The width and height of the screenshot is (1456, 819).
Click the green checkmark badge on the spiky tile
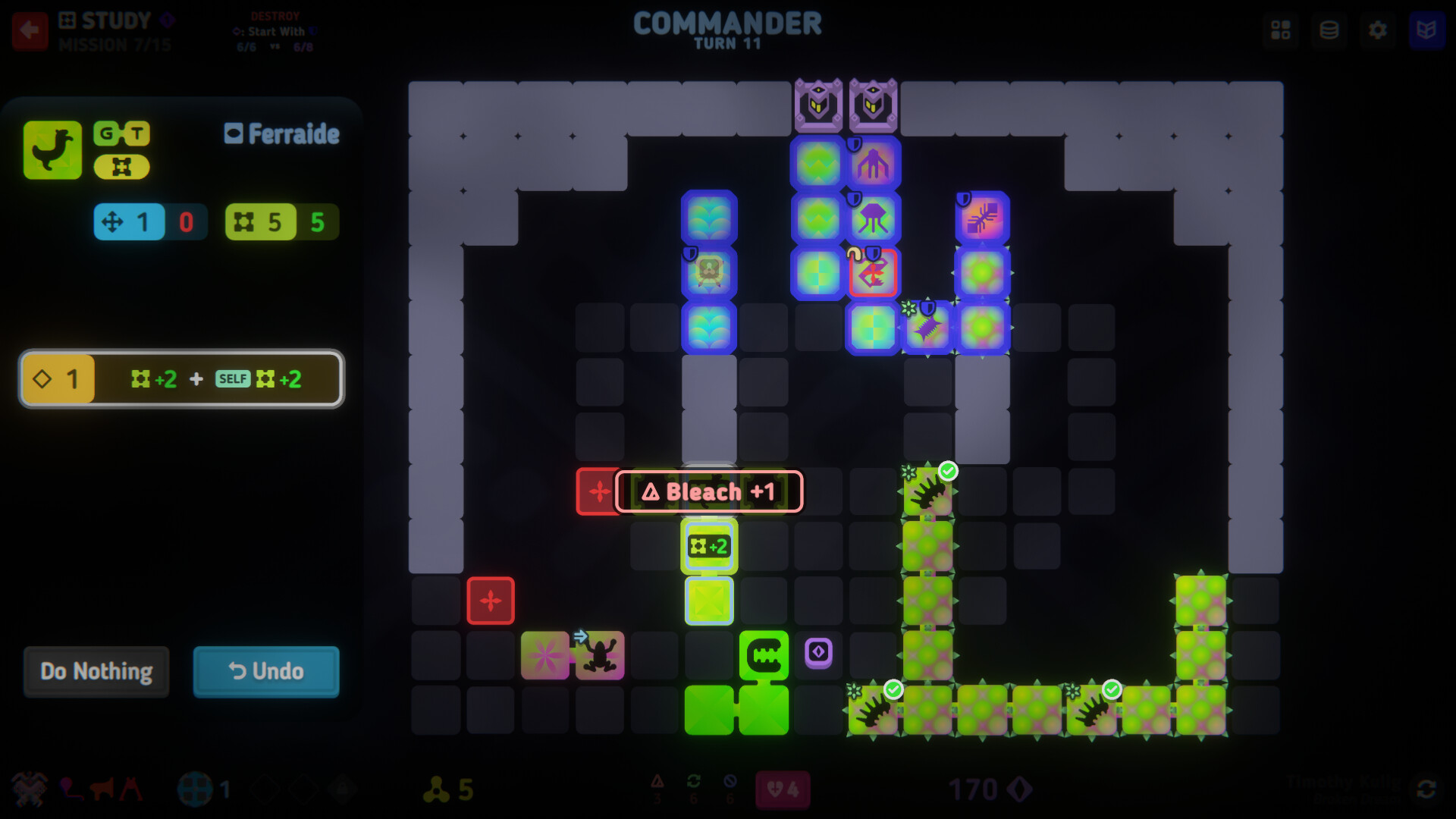tap(947, 471)
